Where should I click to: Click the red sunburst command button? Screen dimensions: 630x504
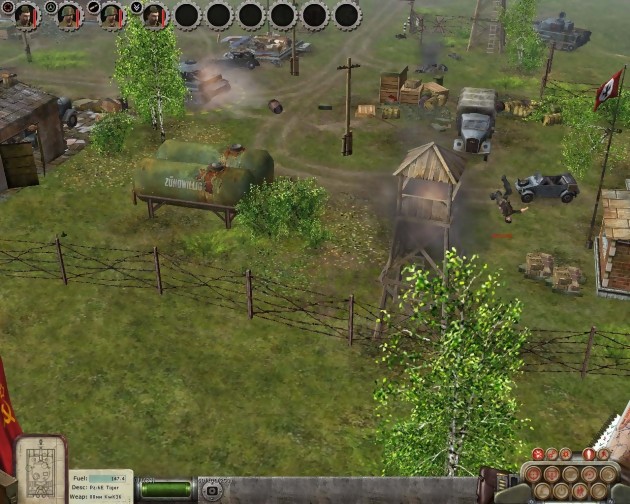[565, 454]
